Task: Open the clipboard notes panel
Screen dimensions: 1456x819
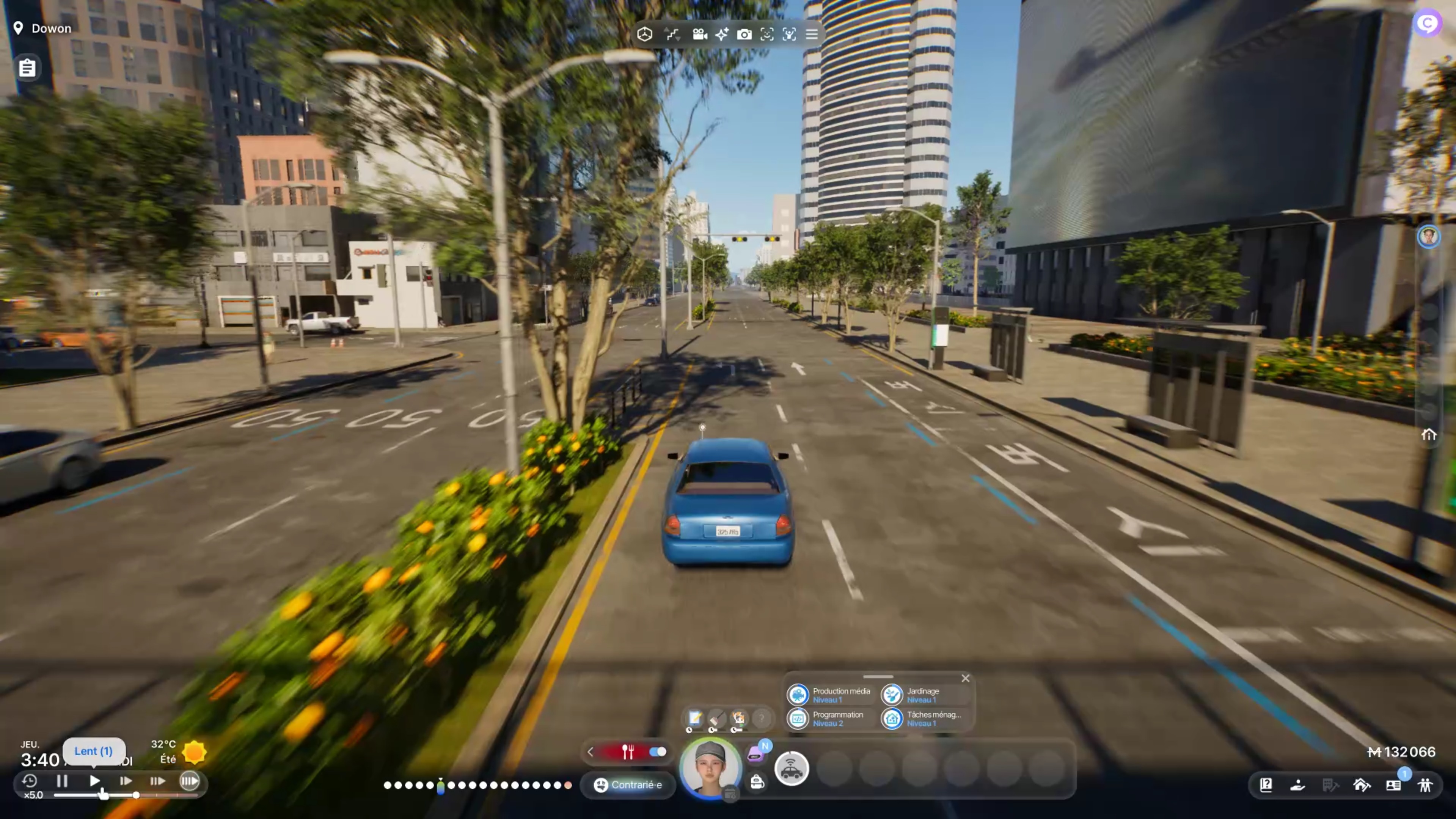Action: point(27,68)
